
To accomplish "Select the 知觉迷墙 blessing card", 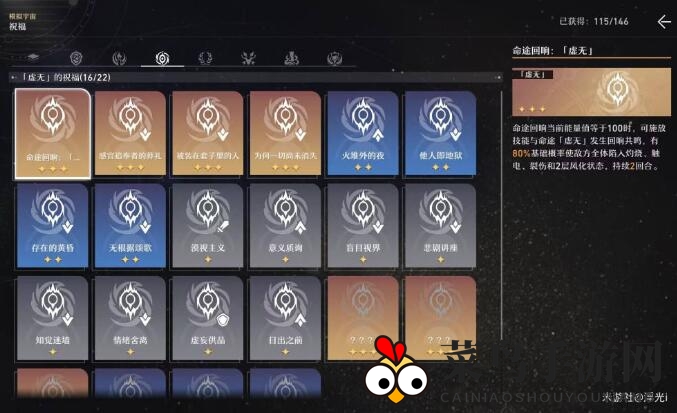I will 53,318.
